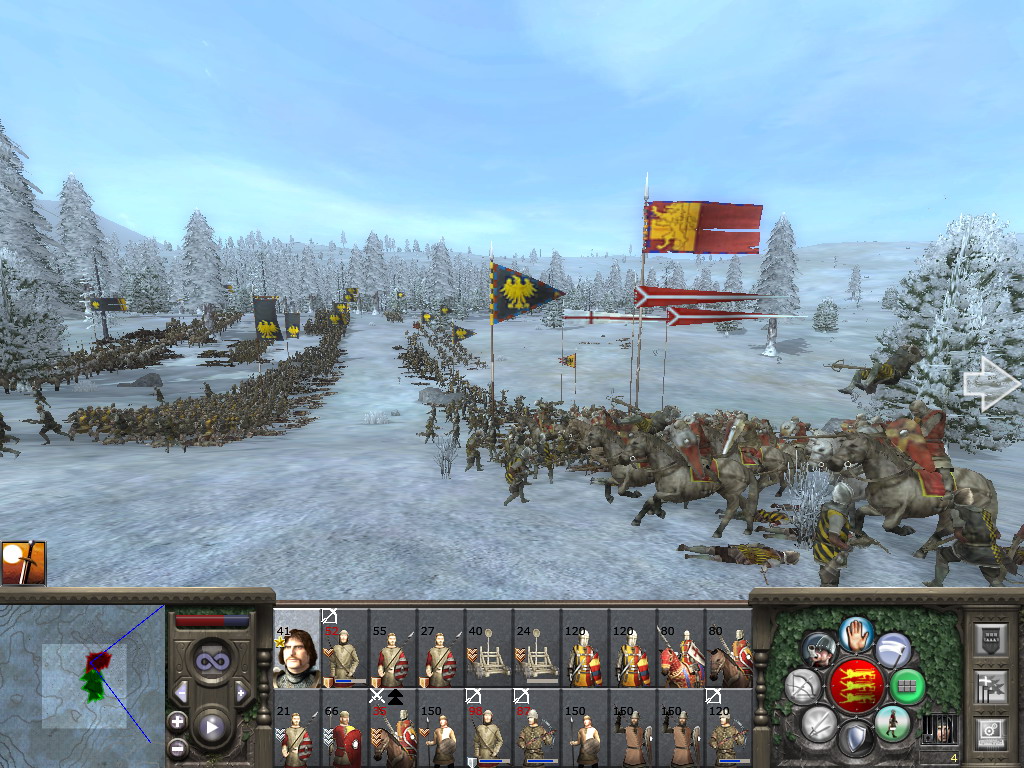Toggle the withdraw white flag button

pos(893,650)
